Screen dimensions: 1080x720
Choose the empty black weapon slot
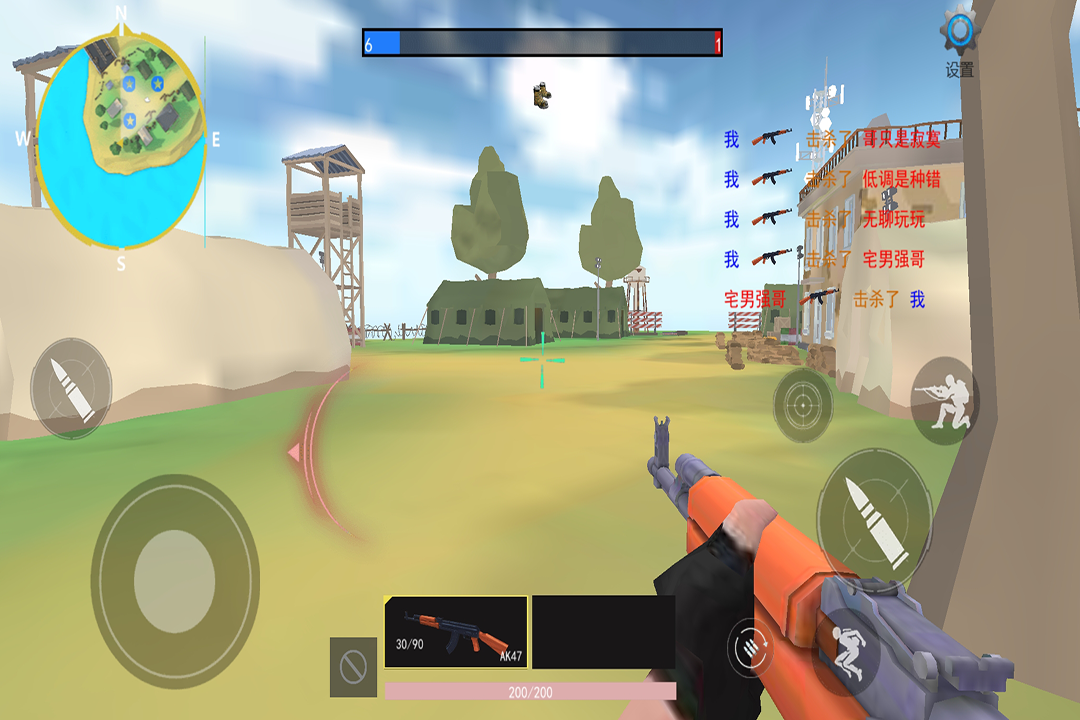click(603, 632)
